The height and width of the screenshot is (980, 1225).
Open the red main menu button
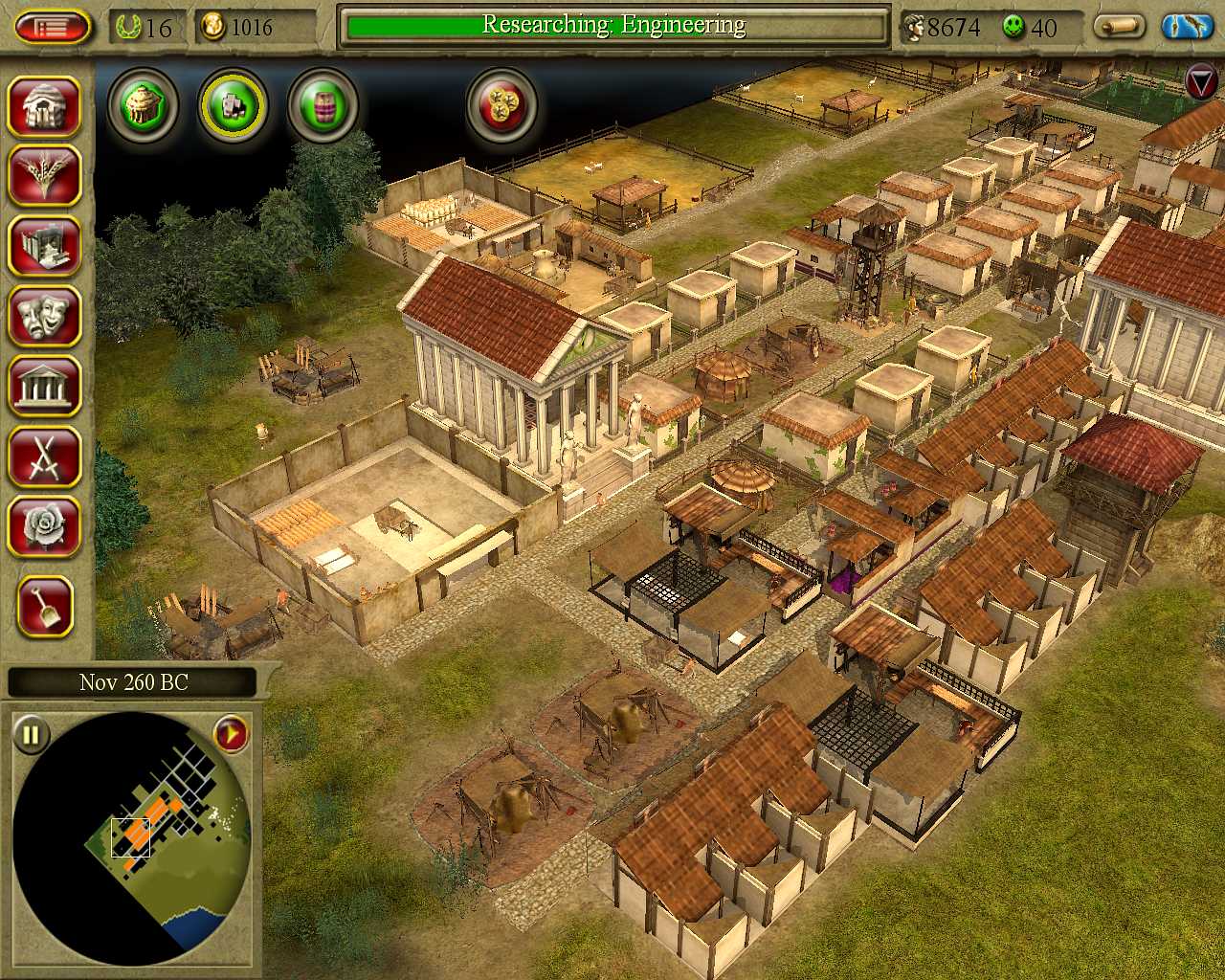pyautogui.click(x=54, y=27)
